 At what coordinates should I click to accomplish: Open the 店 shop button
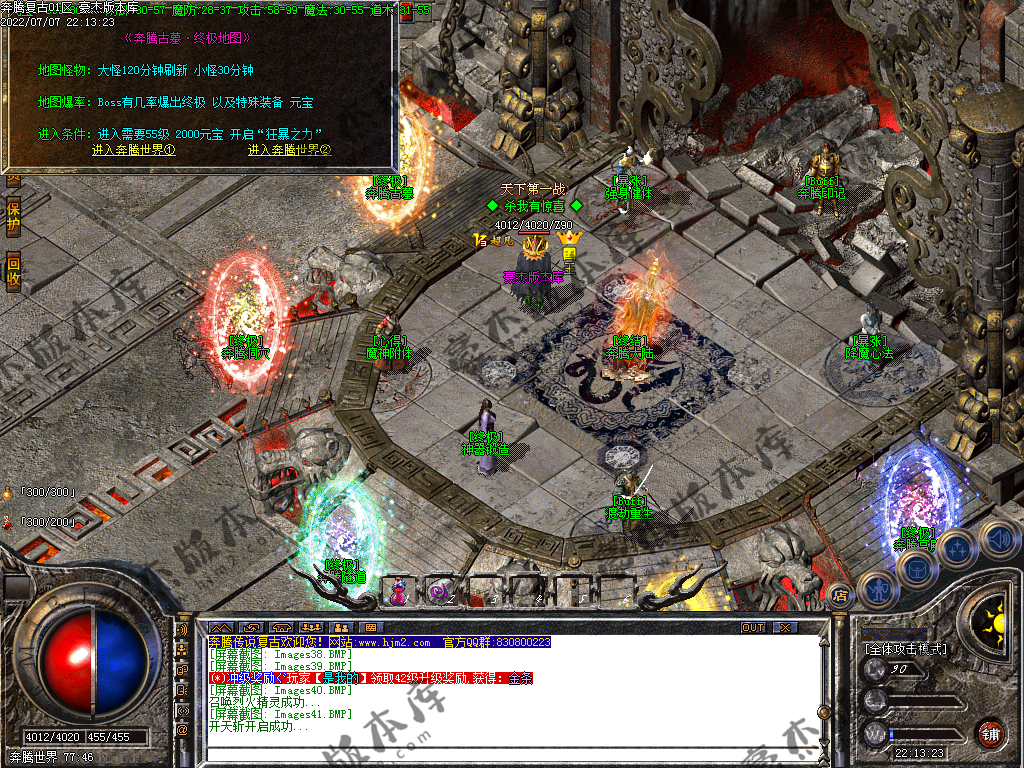pos(839,597)
